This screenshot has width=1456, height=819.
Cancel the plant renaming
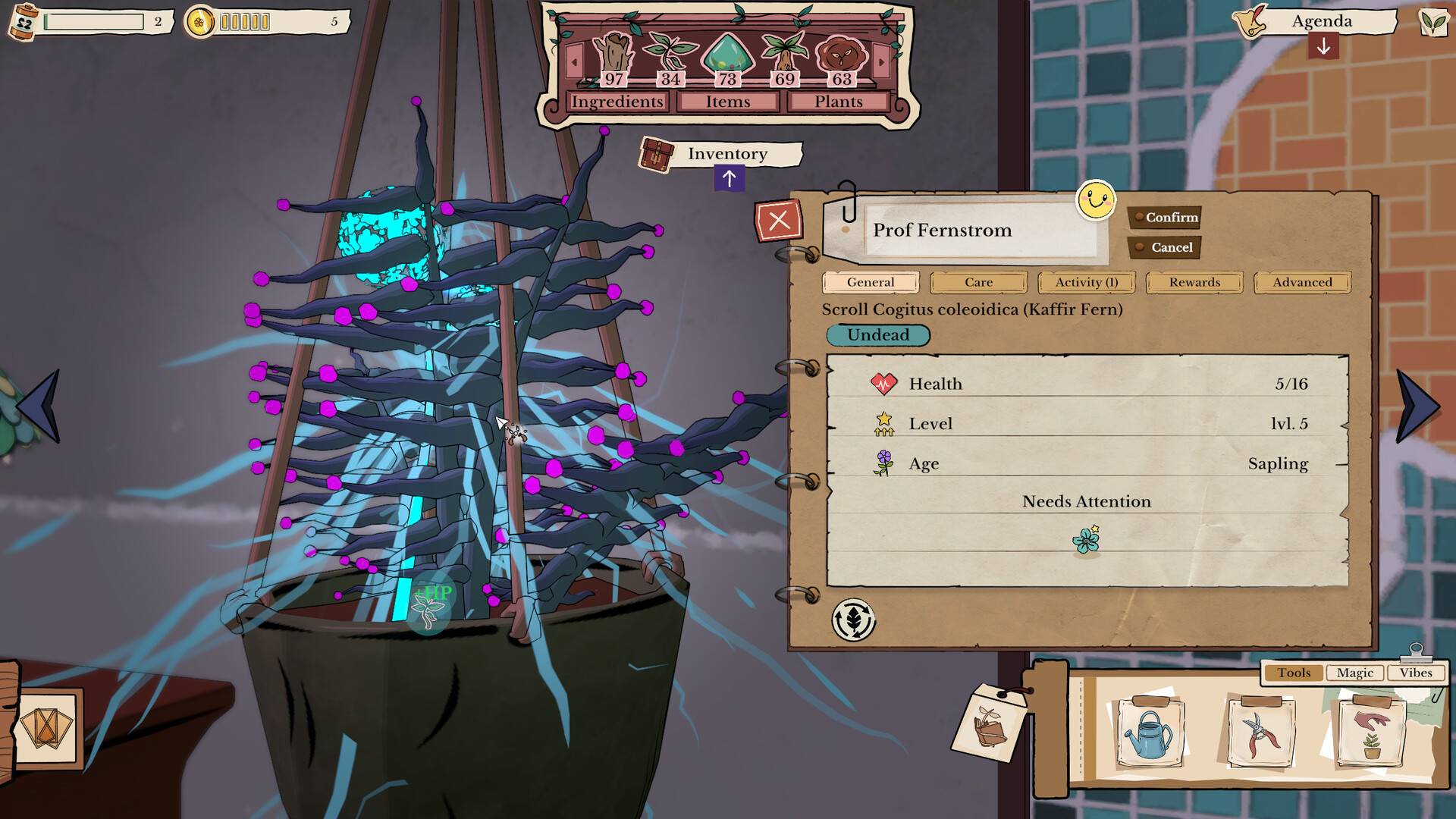(x=1164, y=247)
